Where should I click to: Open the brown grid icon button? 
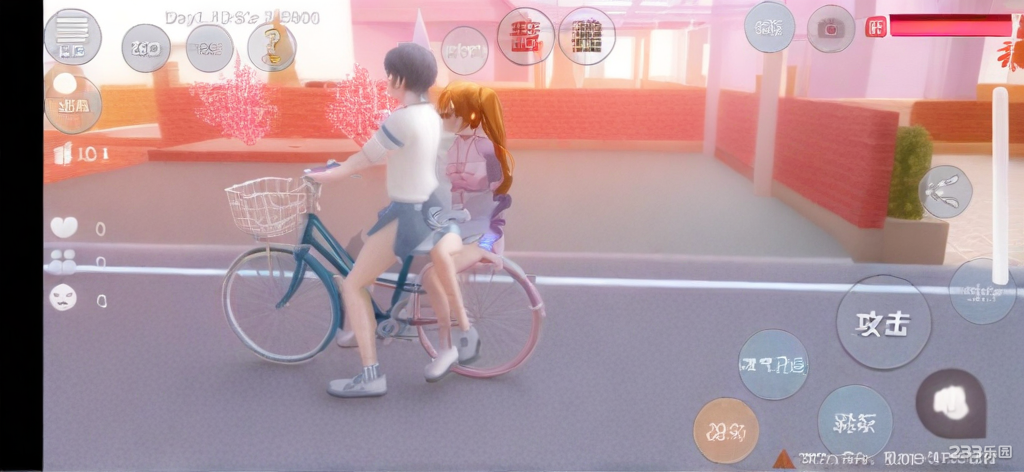587,37
